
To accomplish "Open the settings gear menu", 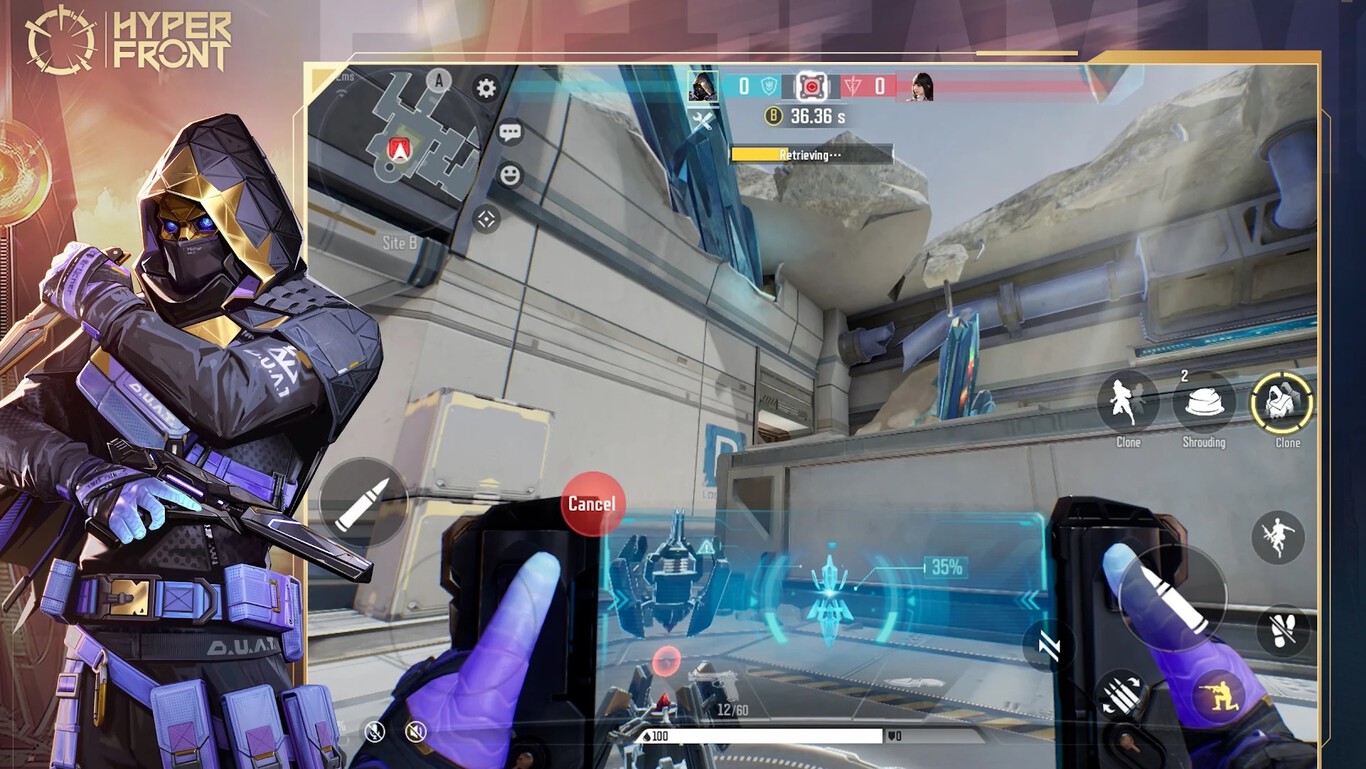I will 486,88.
